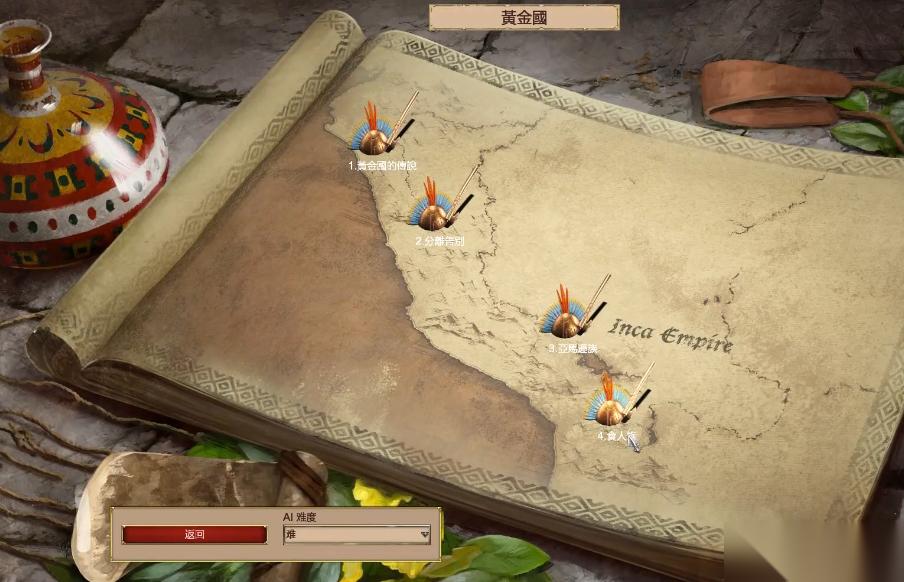Choose scenario 2 分離告別 helmet marker

coord(435,209)
